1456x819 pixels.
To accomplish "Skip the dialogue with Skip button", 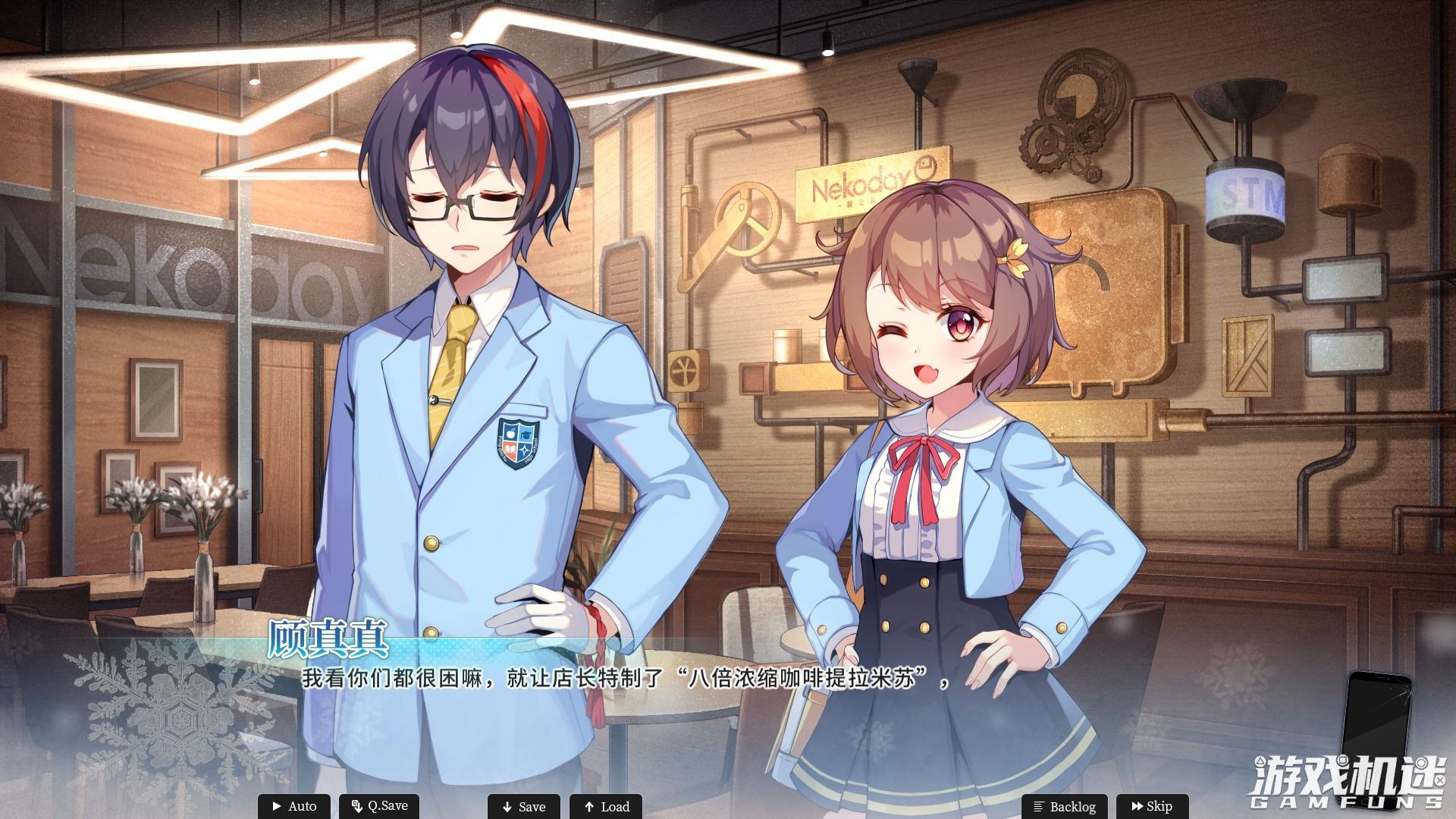I will [1151, 806].
